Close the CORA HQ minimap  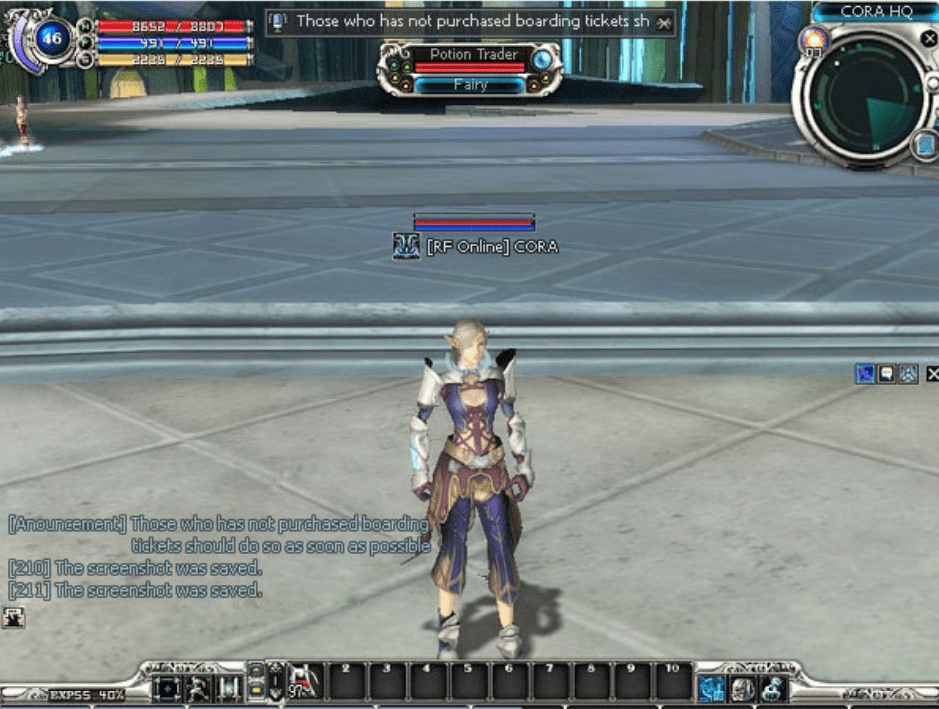pyautogui.click(x=929, y=37)
